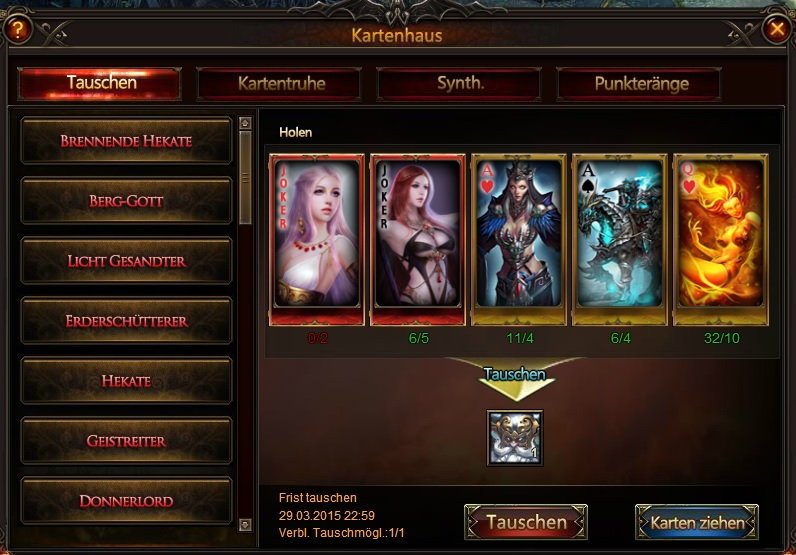Choose Brennende Hekate from the list

tap(126, 141)
